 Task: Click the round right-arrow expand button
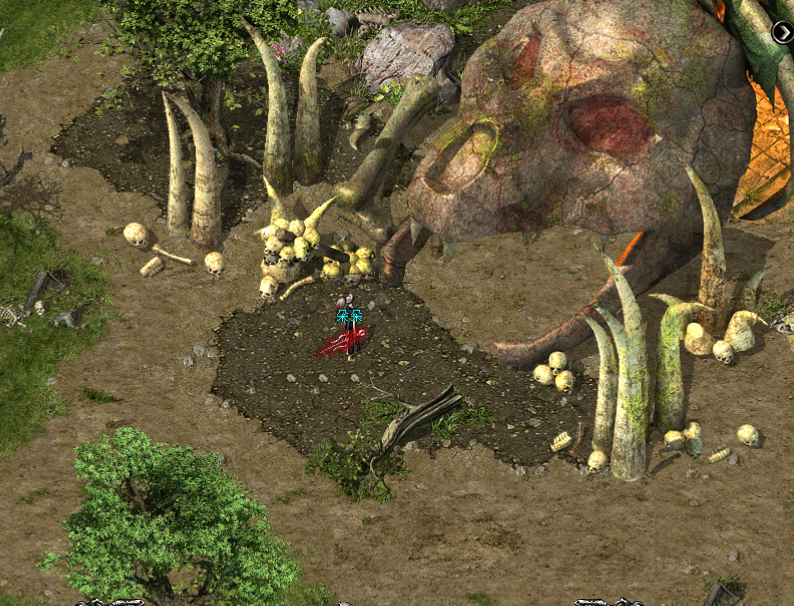pyautogui.click(x=782, y=32)
